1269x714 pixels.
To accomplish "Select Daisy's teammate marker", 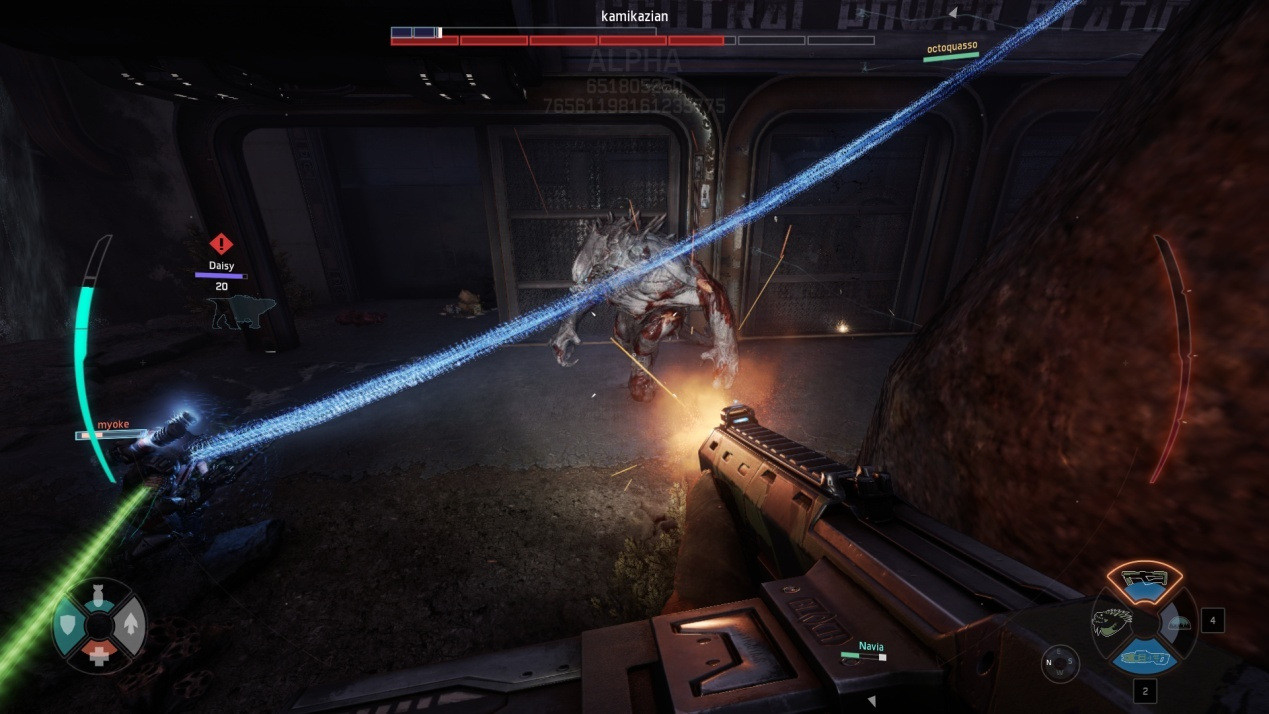I will [x=221, y=265].
